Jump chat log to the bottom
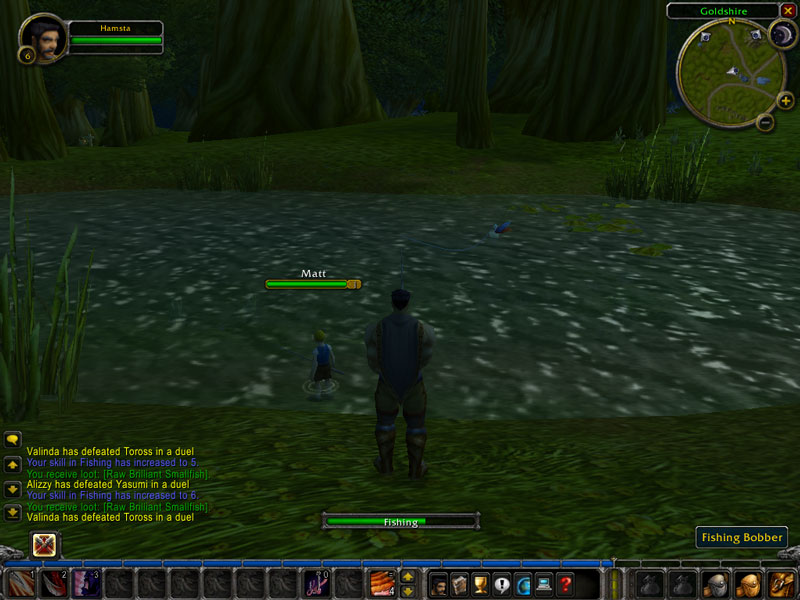Screen dimensions: 800x600 click(13, 513)
